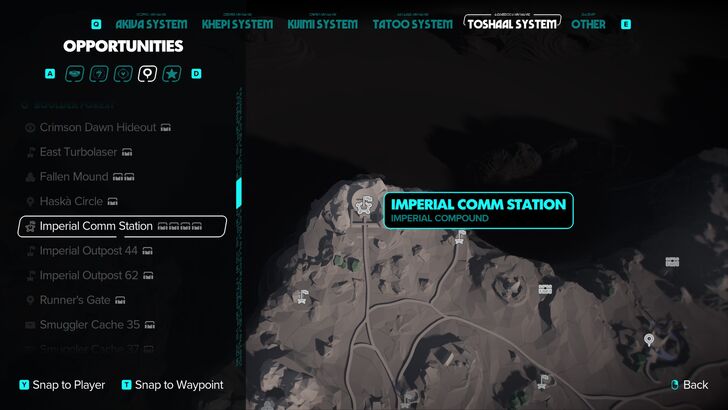Pick Runner's Gate from the list
Image resolution: width=728 pixels, height=410 pixels.
click(x=76, y=300)
